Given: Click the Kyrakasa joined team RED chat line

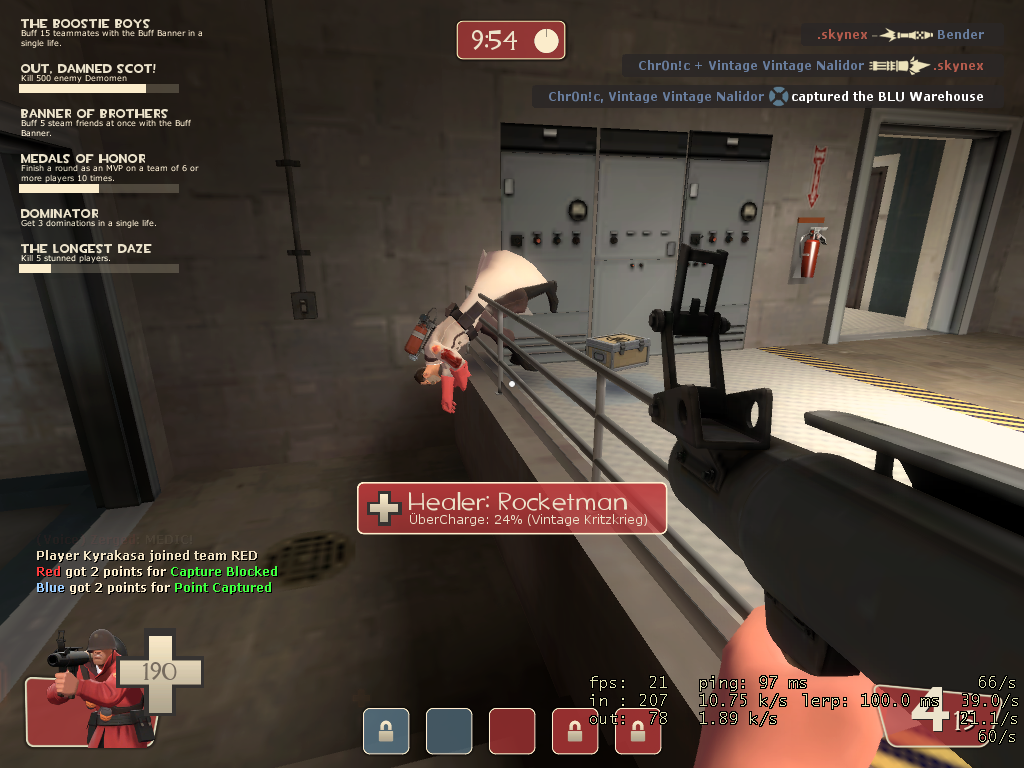Looking at the screenshot, I should point(147,555).
